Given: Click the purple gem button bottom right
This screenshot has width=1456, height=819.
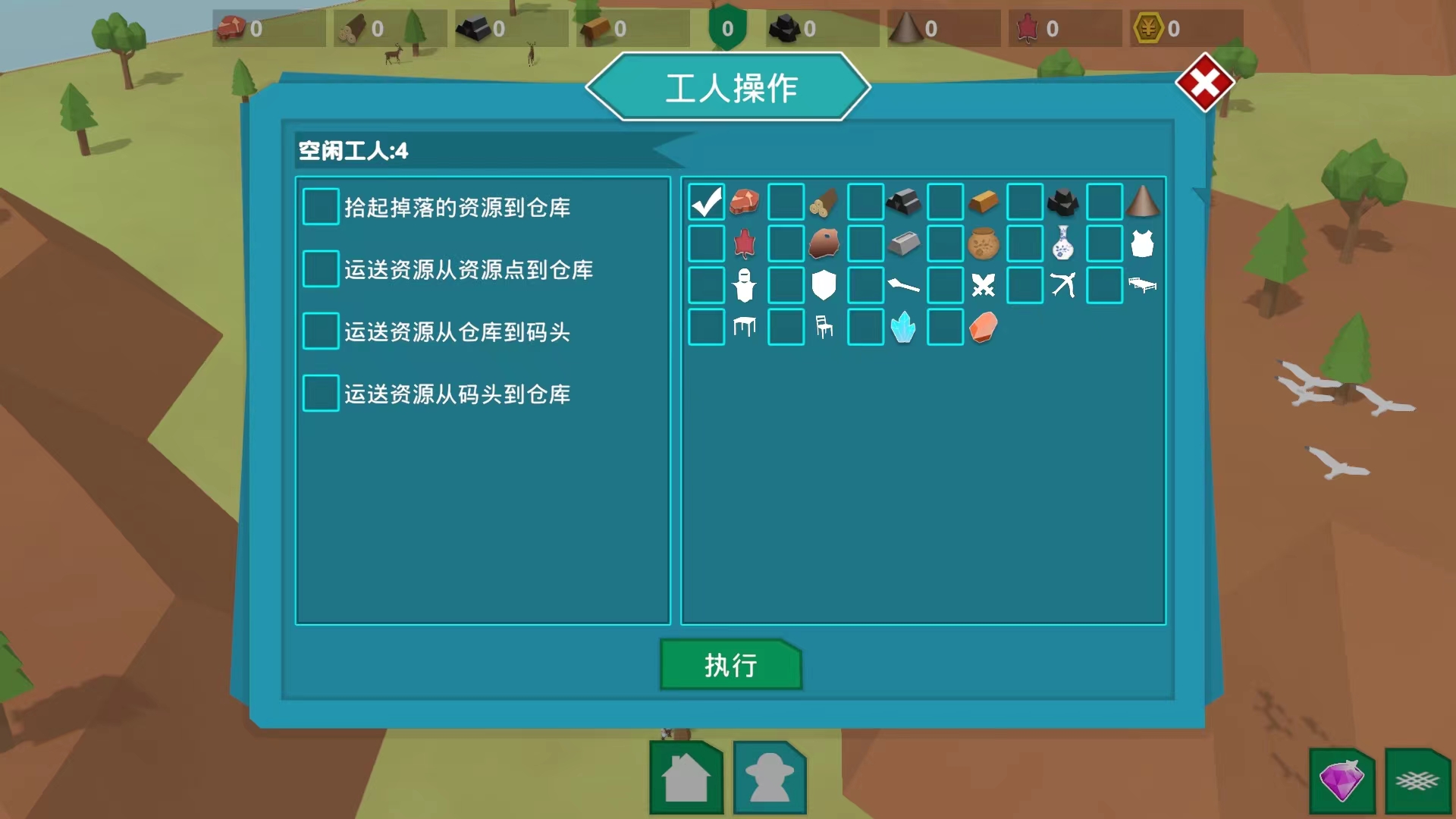Looking at the screenshot, I should coord(1341,779).
